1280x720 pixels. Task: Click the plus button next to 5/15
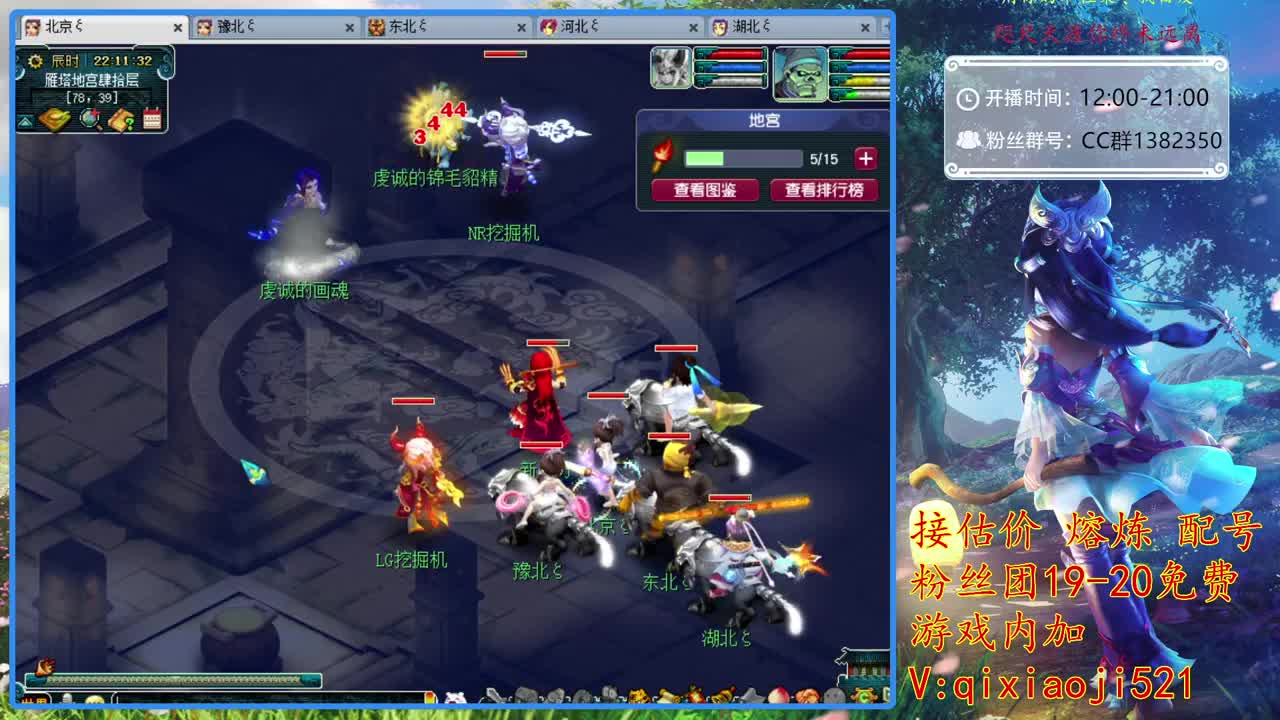coord(866,158)
